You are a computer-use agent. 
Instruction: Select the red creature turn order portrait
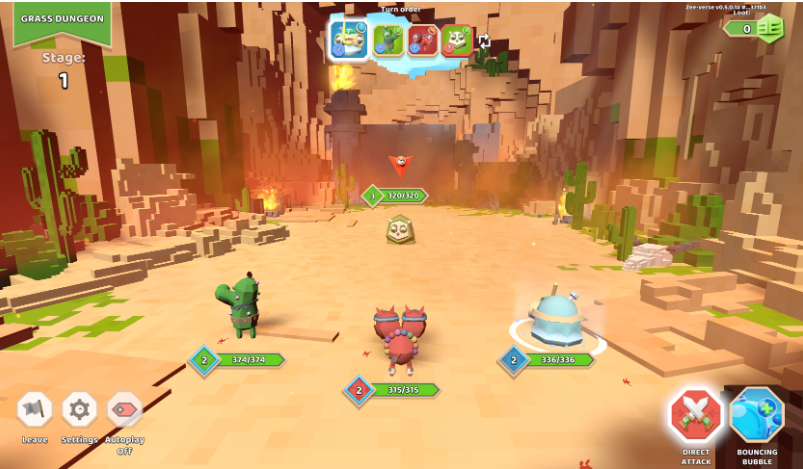(422, 40)
